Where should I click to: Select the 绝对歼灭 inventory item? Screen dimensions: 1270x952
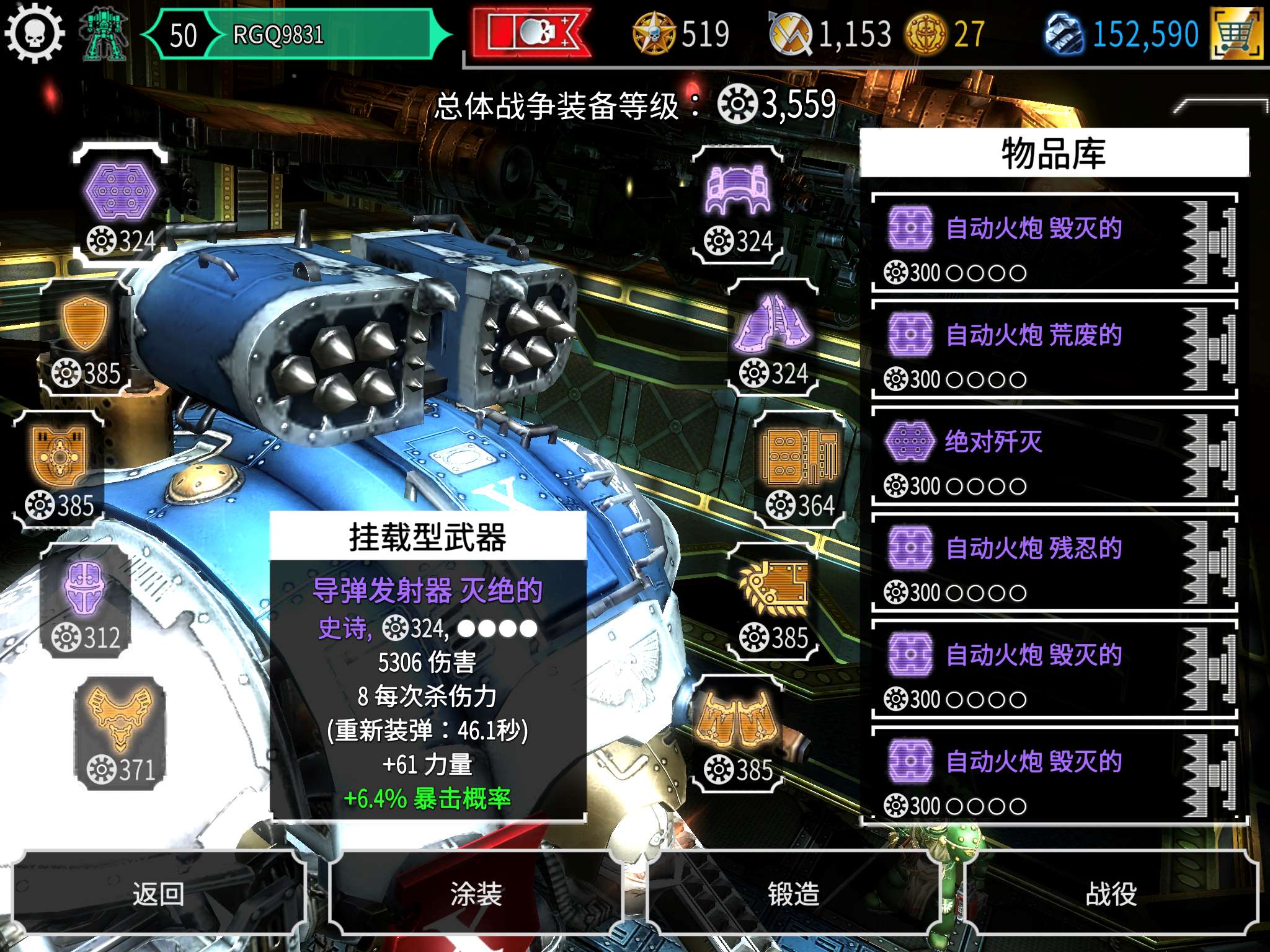coord(1054,457)
